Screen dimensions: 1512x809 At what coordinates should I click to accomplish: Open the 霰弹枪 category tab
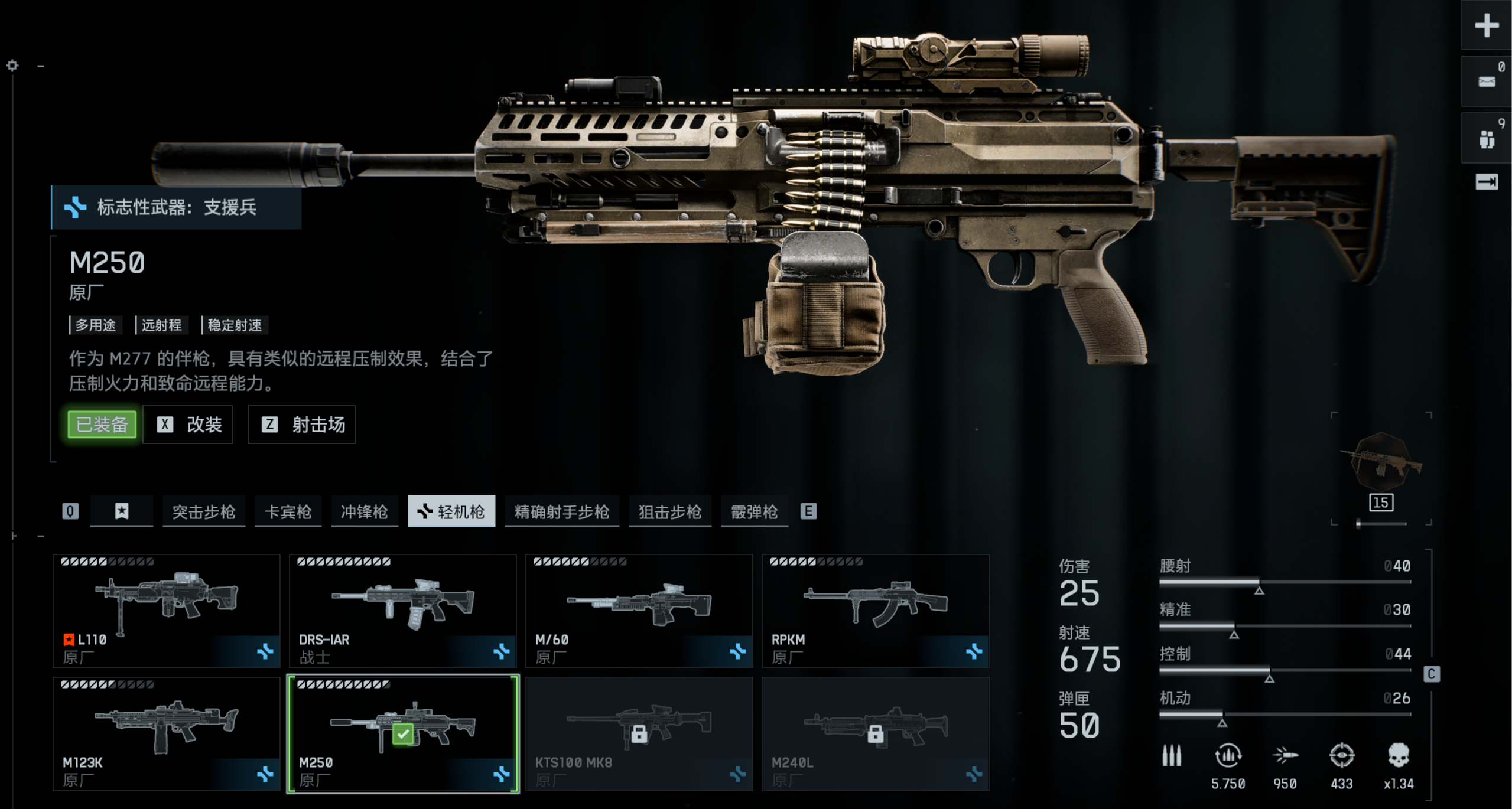755,511
